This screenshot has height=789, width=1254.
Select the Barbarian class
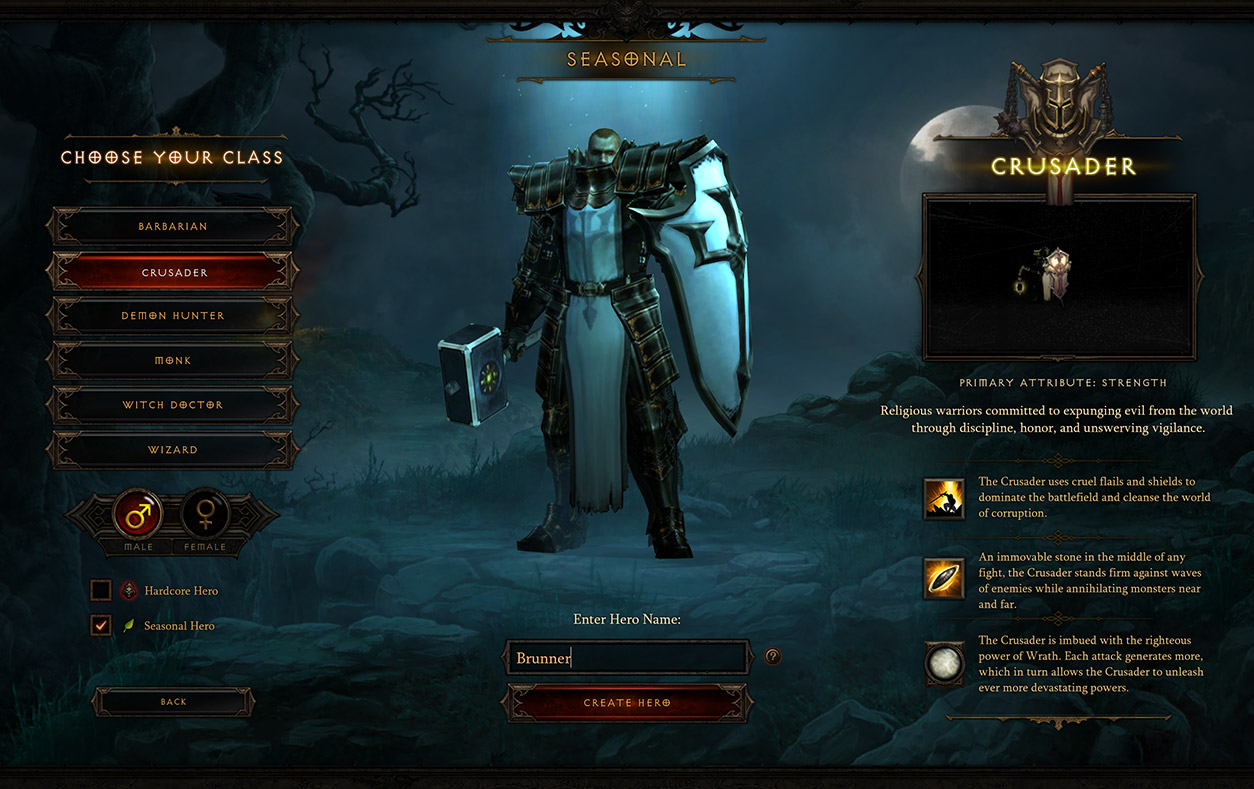tap(173, 227)
